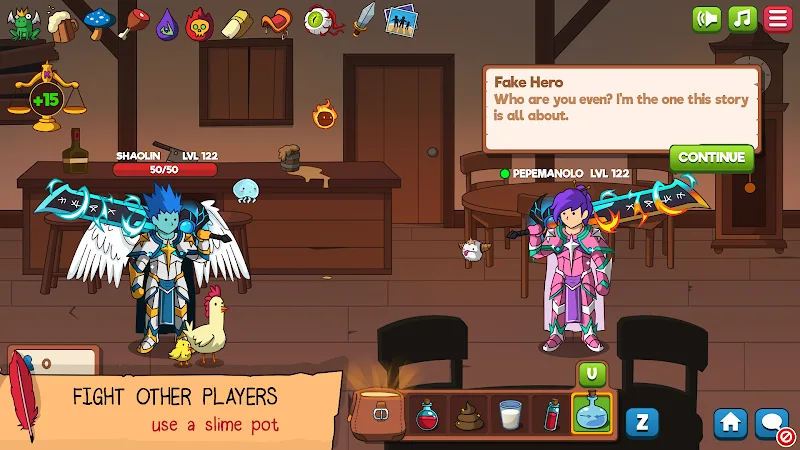Click the crowned frog icon
Screen dimensions: 800x450
[23, 22]
